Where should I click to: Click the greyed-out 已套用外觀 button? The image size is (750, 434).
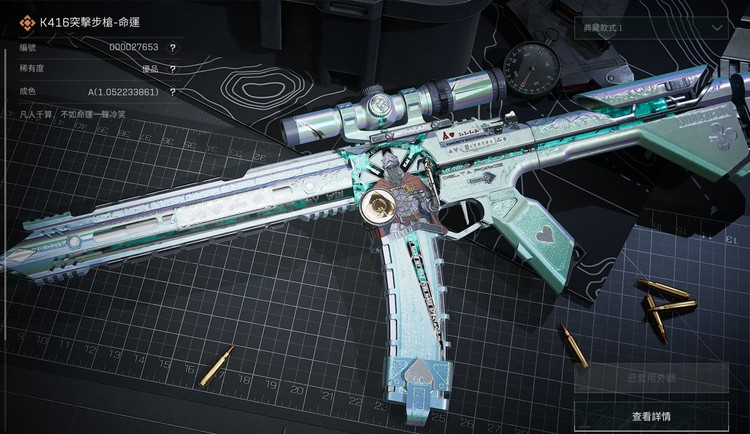[651, 378]
